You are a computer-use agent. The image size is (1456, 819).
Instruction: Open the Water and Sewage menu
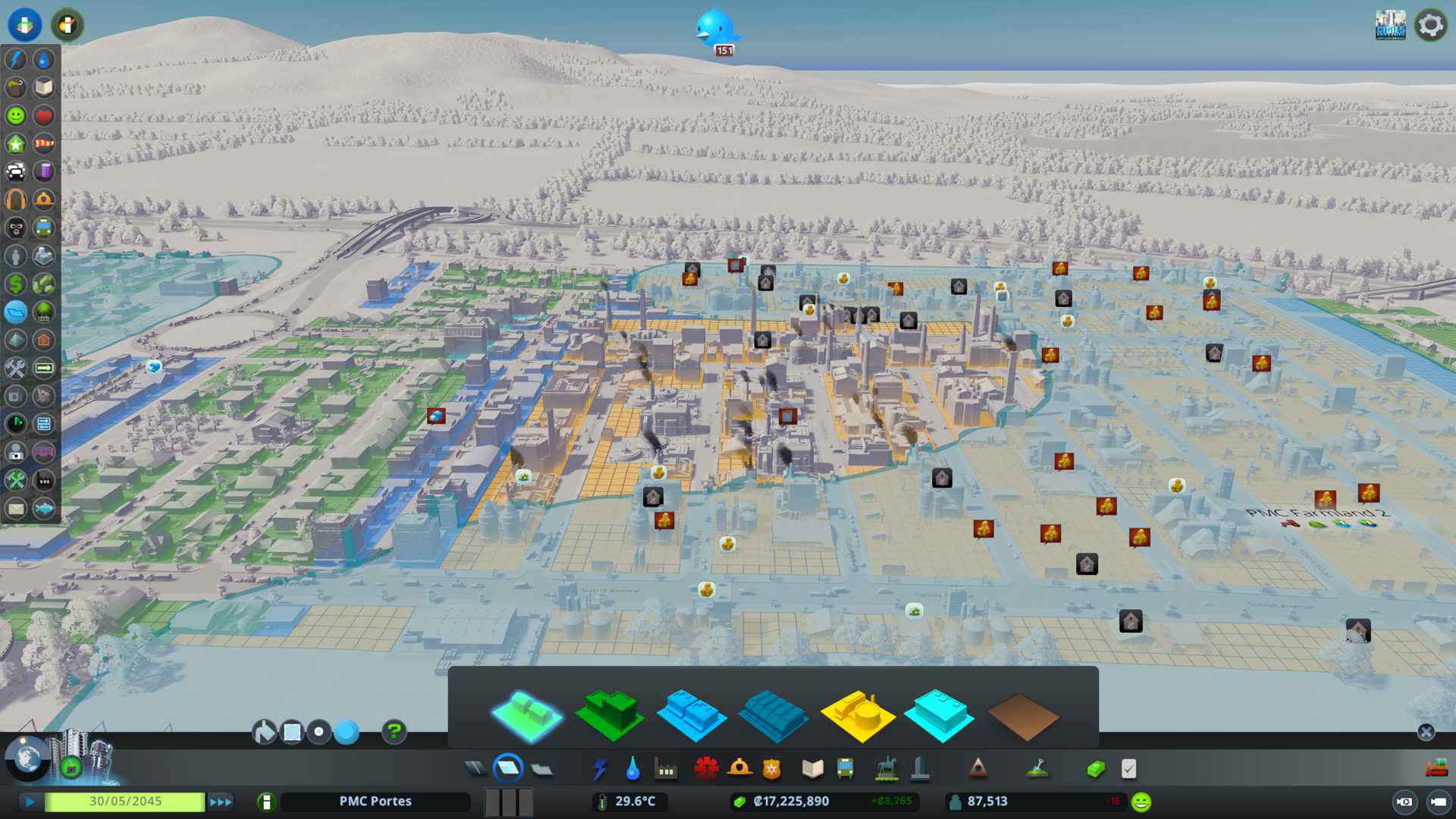[x=632, y=769]
